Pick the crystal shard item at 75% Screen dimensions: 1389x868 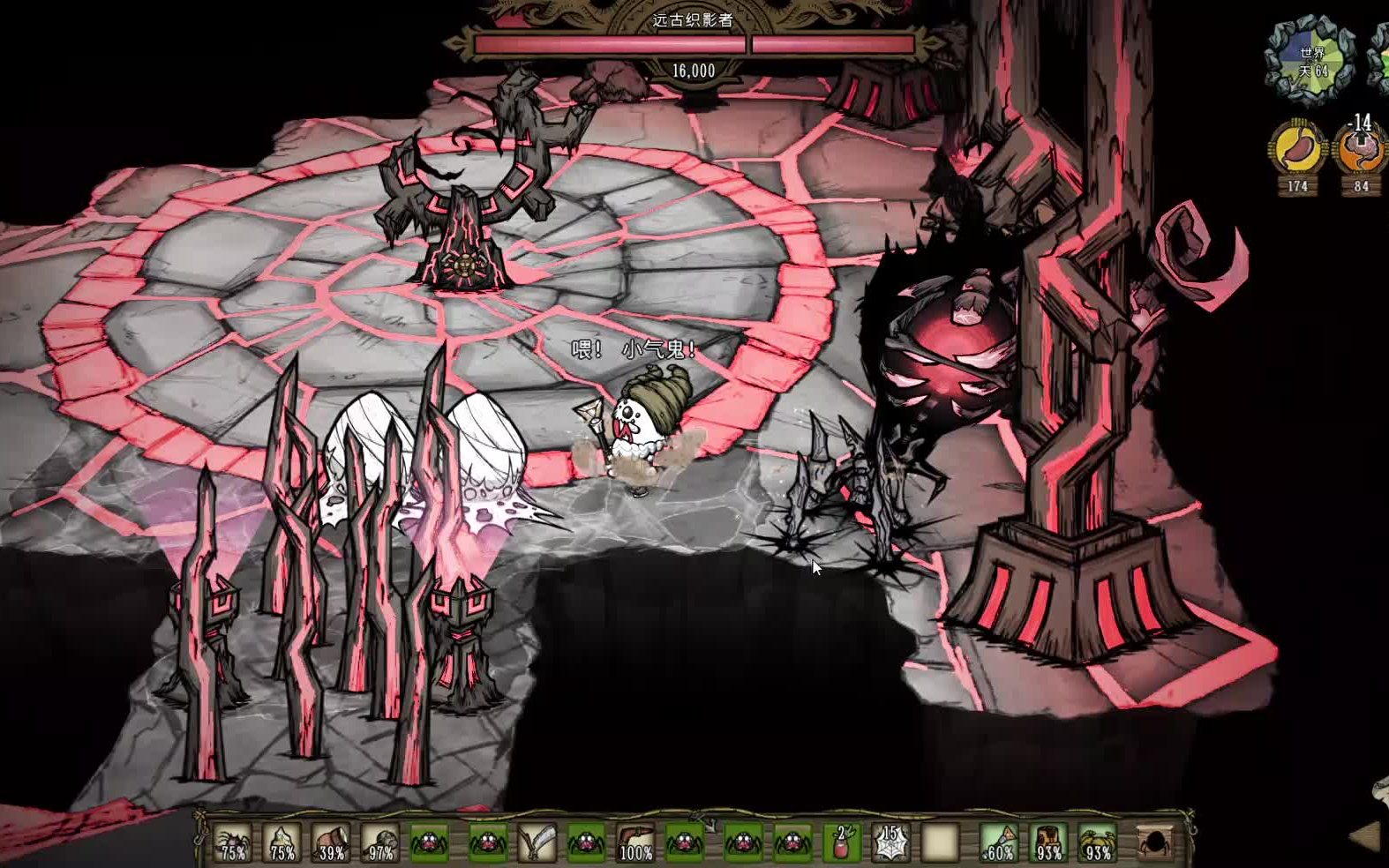(x=282, y=843)
